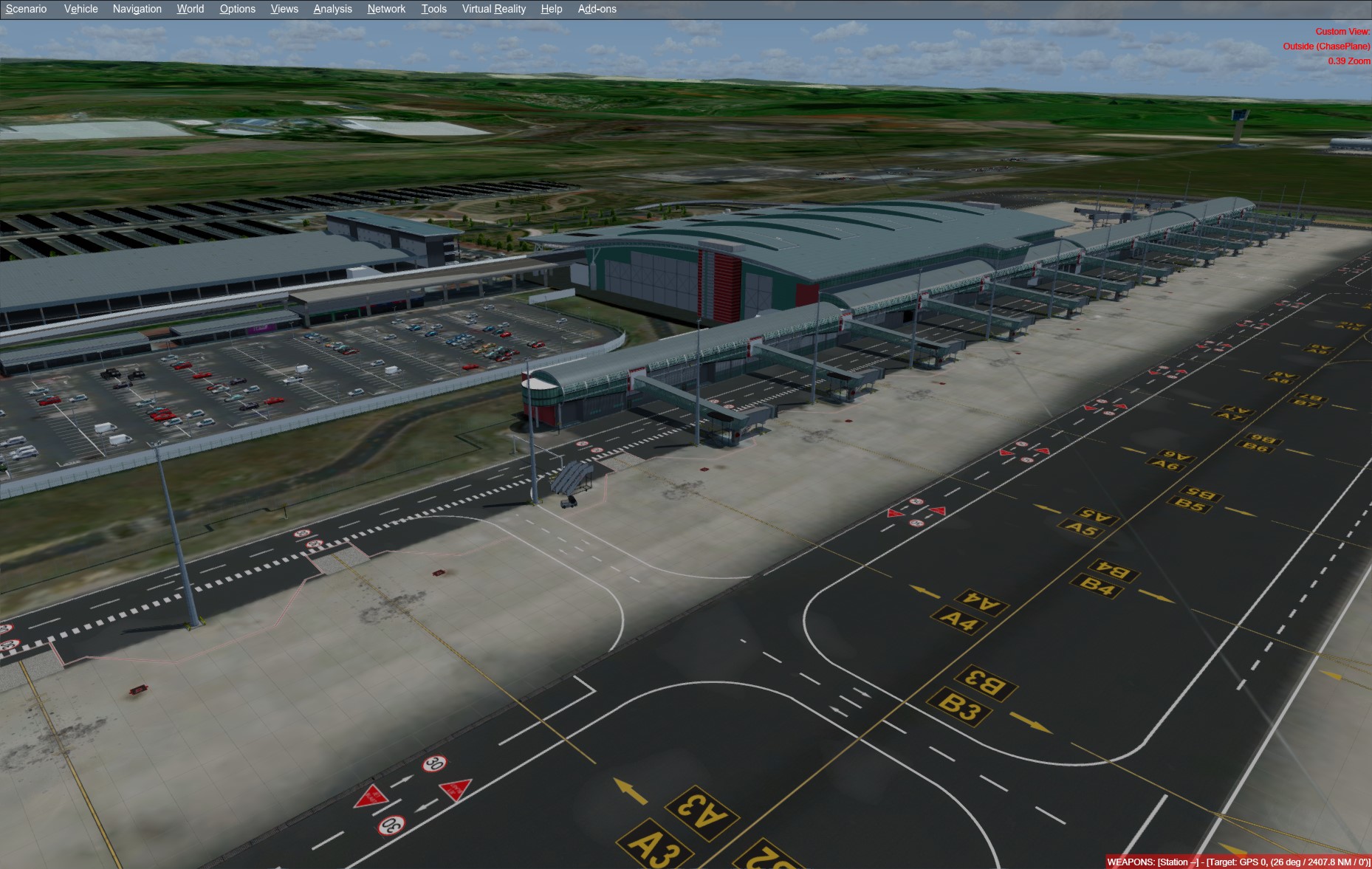Open the Virtual Reality menu
1372x869 pixels.
pos(493,9)
